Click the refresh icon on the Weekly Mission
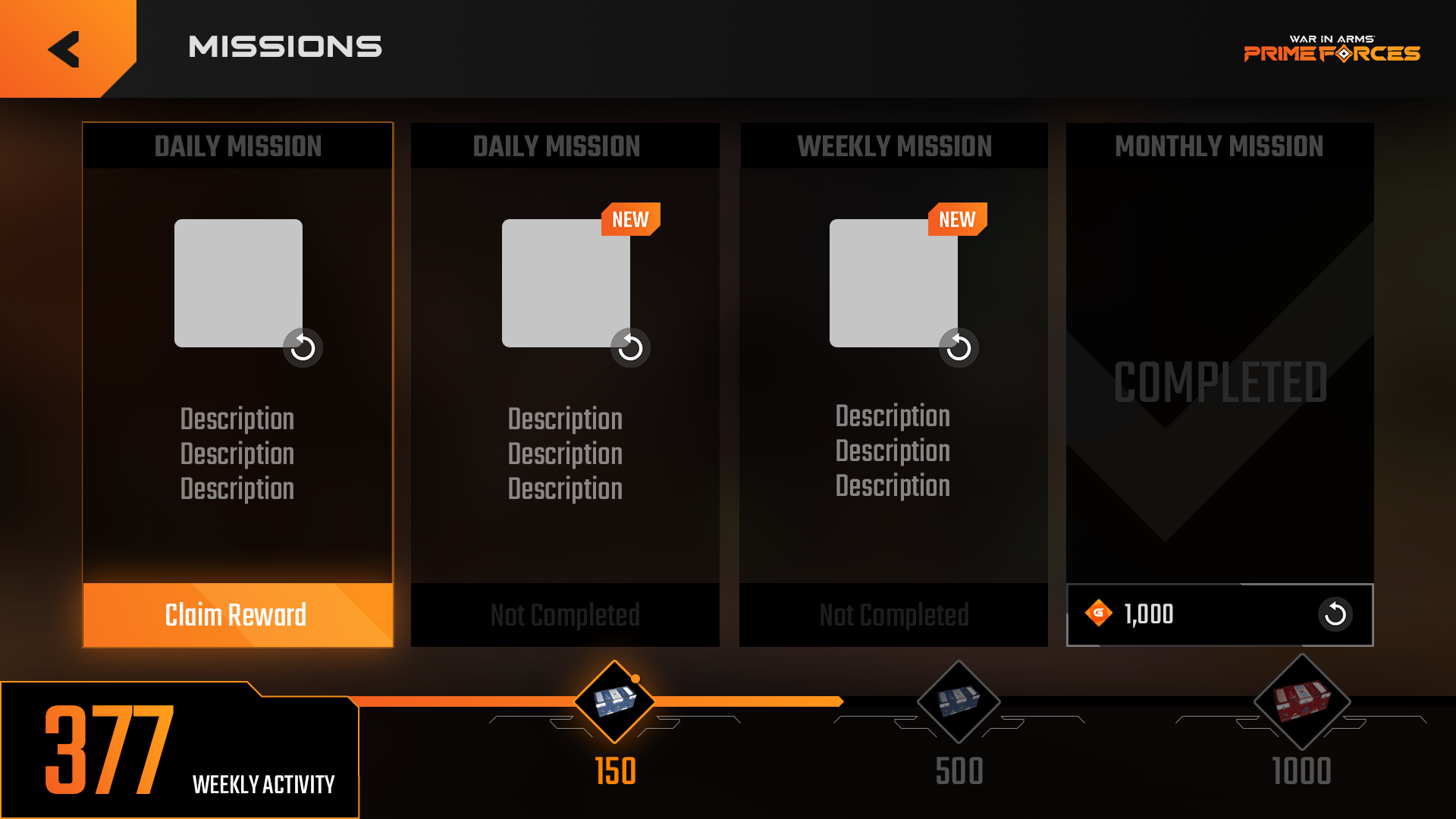 click(958, 347)
